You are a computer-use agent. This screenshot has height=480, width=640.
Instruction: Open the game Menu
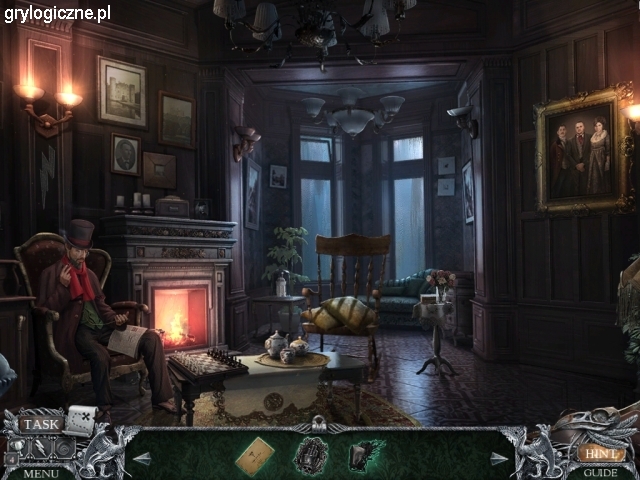point(41,472)
